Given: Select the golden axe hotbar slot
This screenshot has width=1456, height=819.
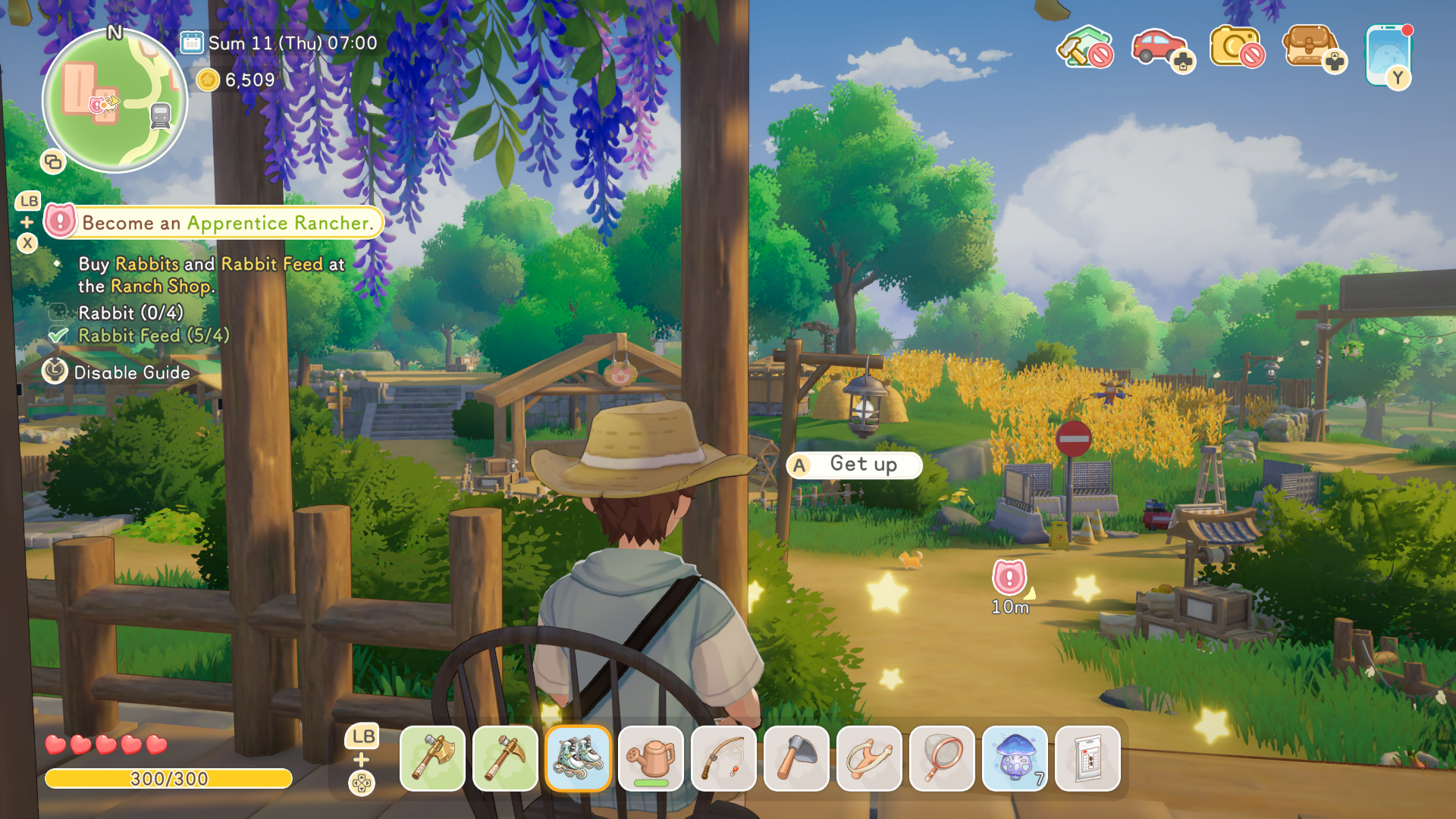Looking at the screenshot, I should point(432,758).
